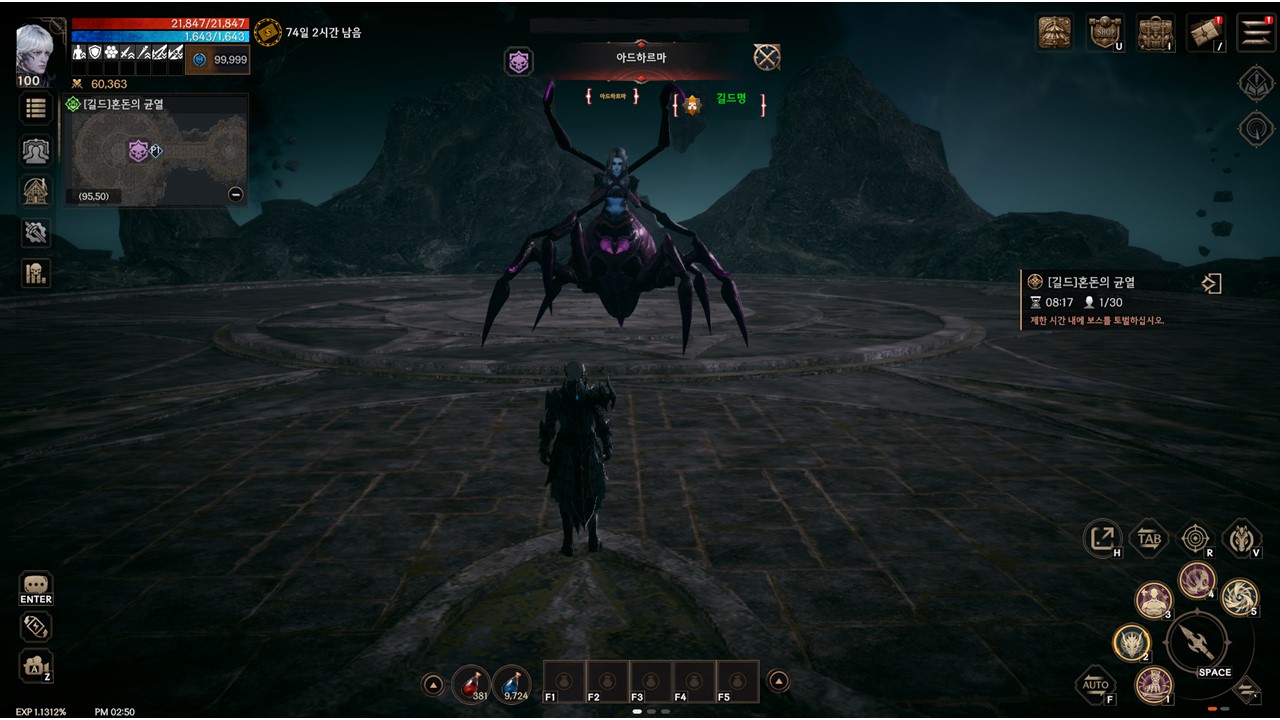Activate the crosshair targeting button
The image size is (1280, 720).
click(x=1195, y=539)
